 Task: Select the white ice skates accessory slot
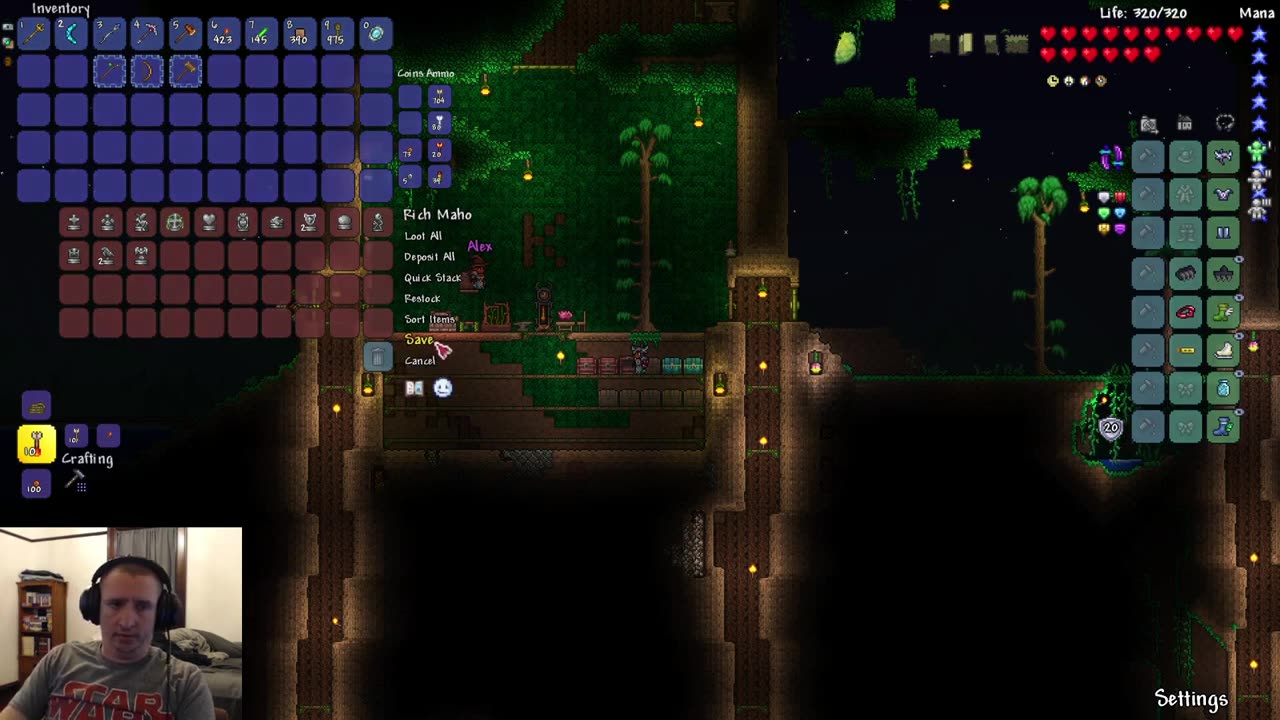[1222, 351]
